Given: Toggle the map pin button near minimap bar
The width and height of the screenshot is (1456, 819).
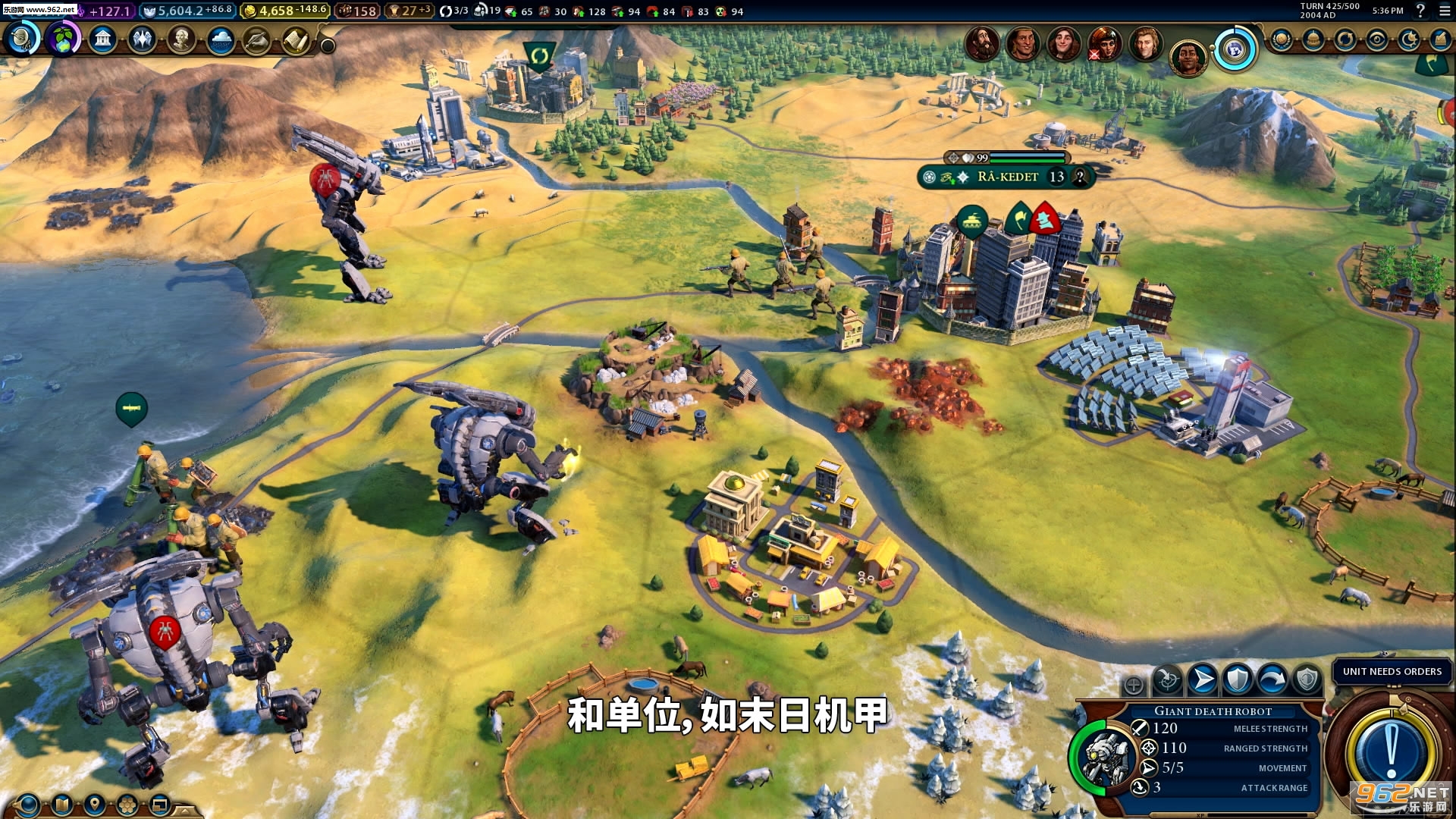Looking at the screenshot, I should click(94, 804).
